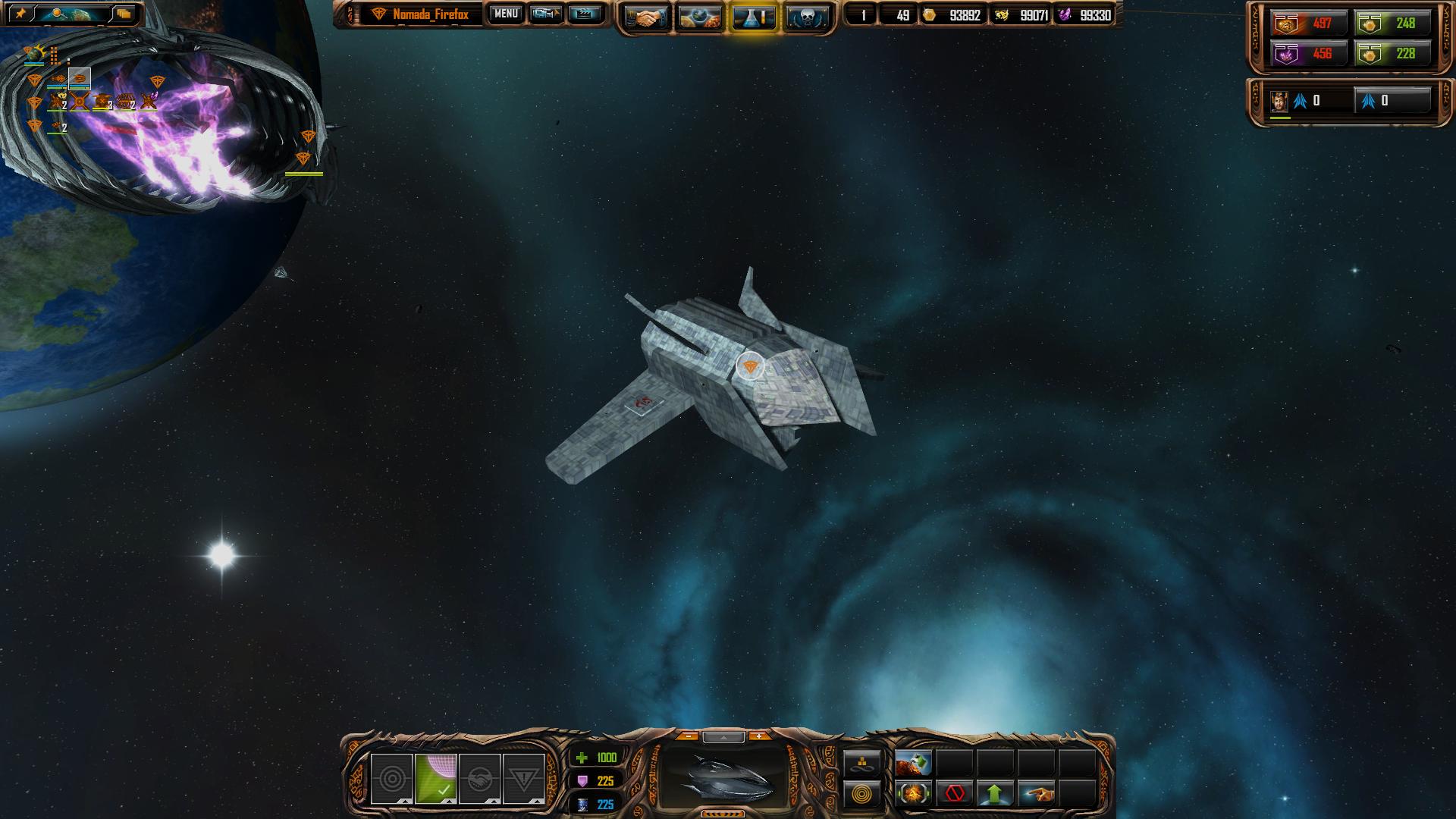
Task: Activate the green up-arrow command
Action: pos(995,794)
